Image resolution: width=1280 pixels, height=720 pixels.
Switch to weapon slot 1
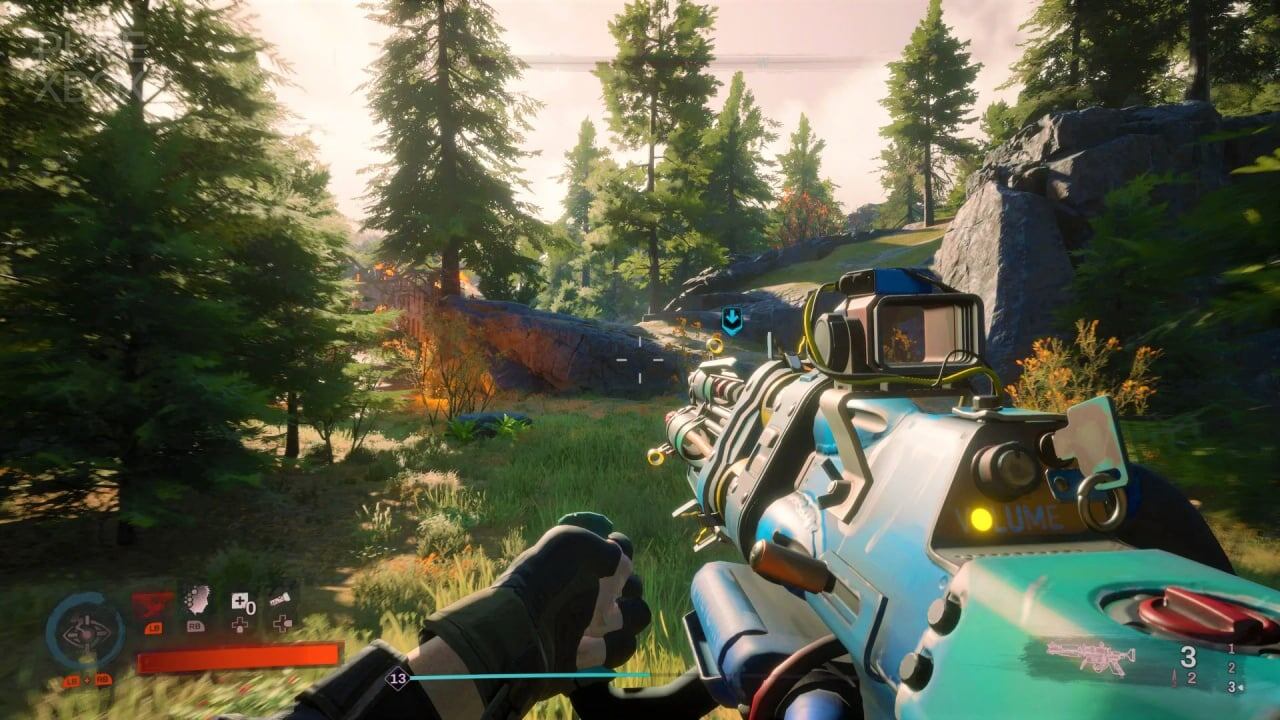click(x=1231, y=649)
